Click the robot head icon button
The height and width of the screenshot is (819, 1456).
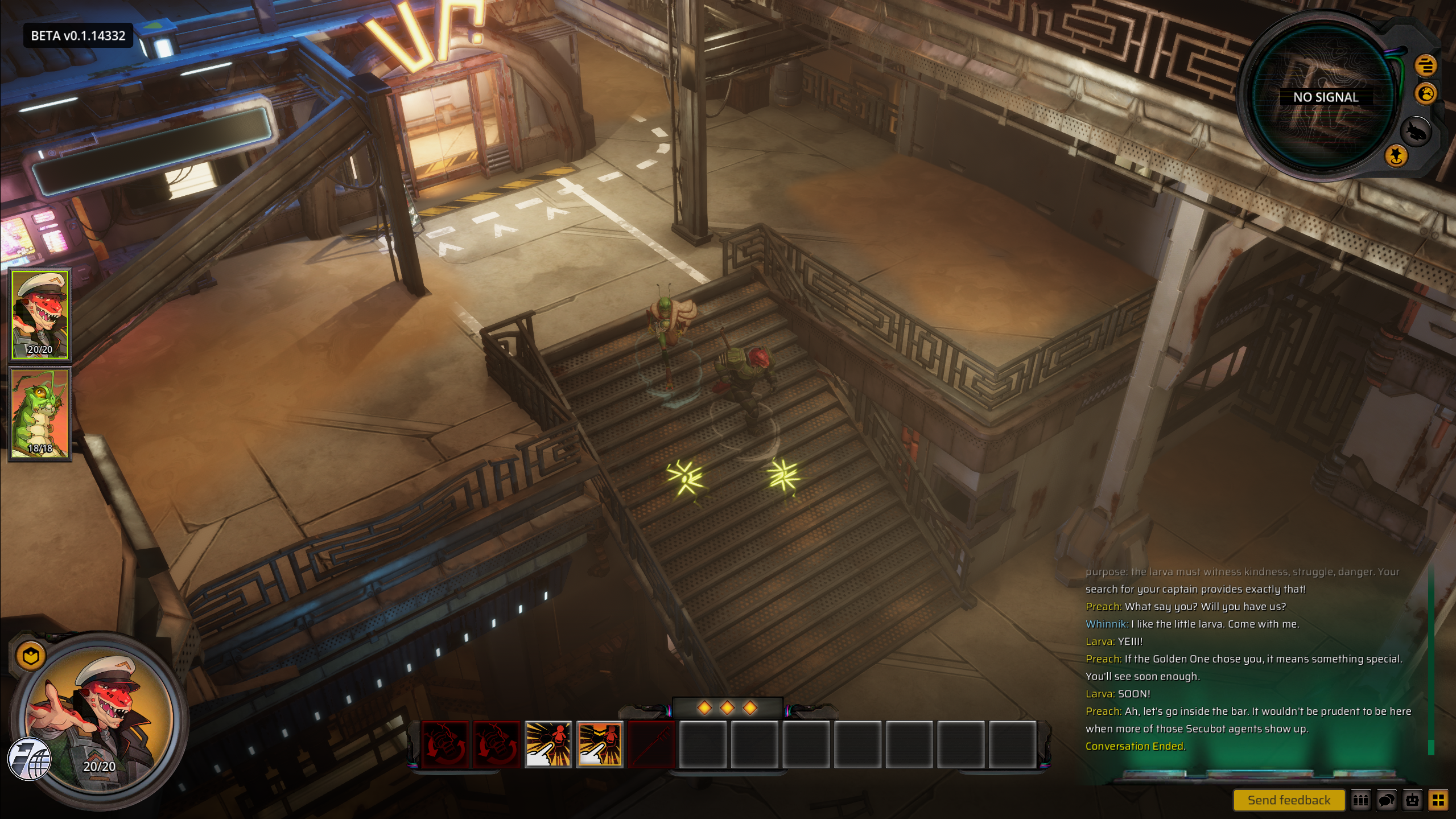[x=1413, y=800]
